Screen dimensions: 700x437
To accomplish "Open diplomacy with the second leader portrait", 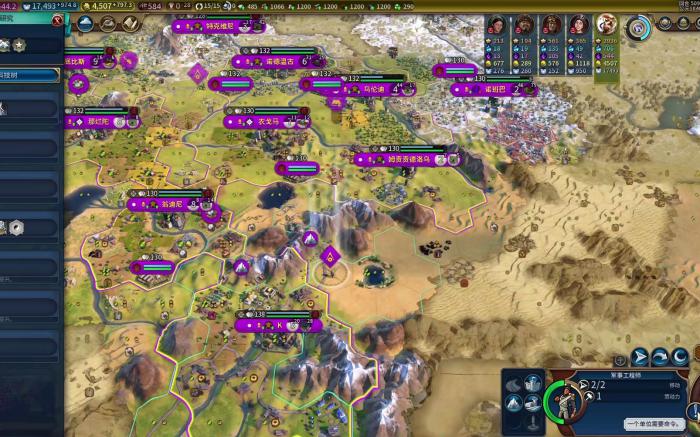I will coord(524,25).
